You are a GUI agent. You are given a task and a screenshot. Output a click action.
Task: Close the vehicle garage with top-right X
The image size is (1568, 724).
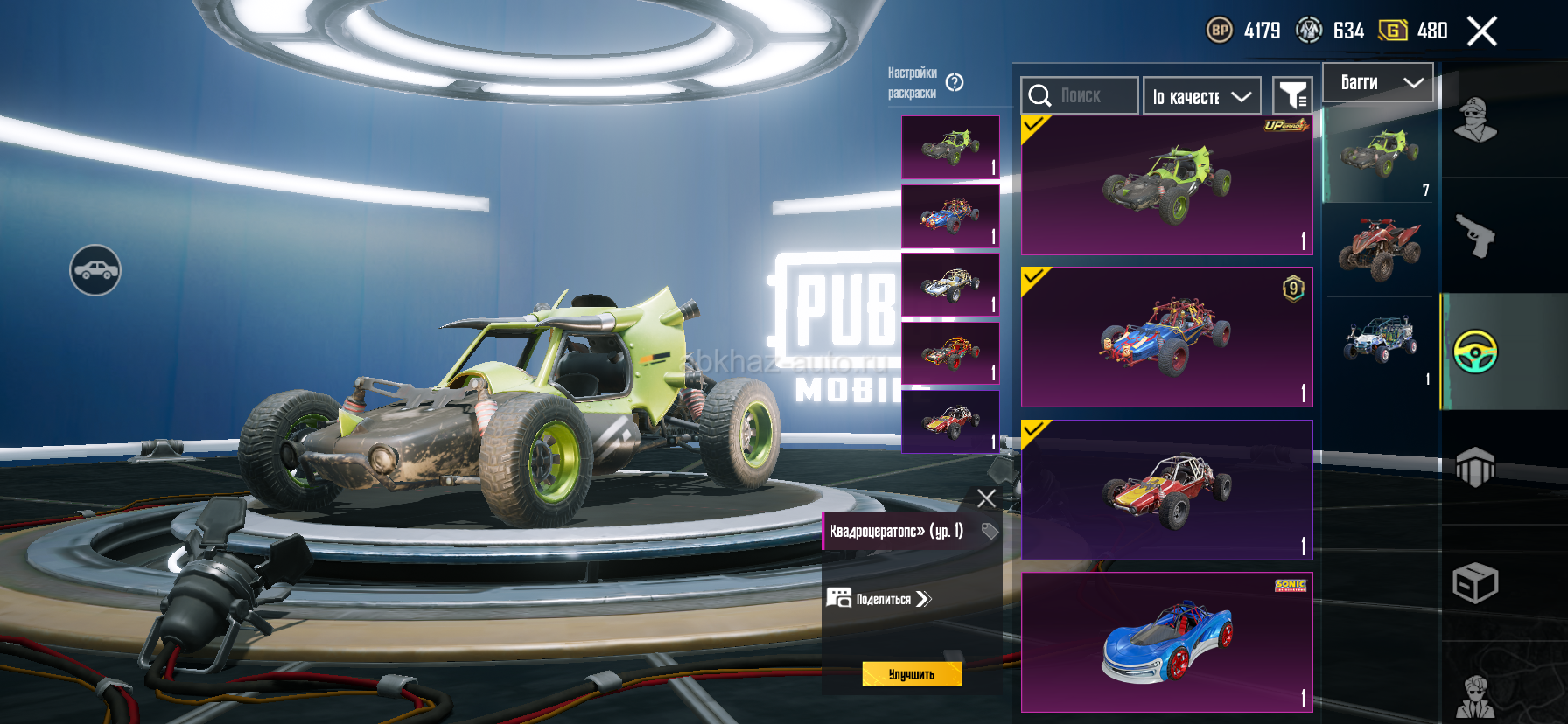tap(1481, 31)
